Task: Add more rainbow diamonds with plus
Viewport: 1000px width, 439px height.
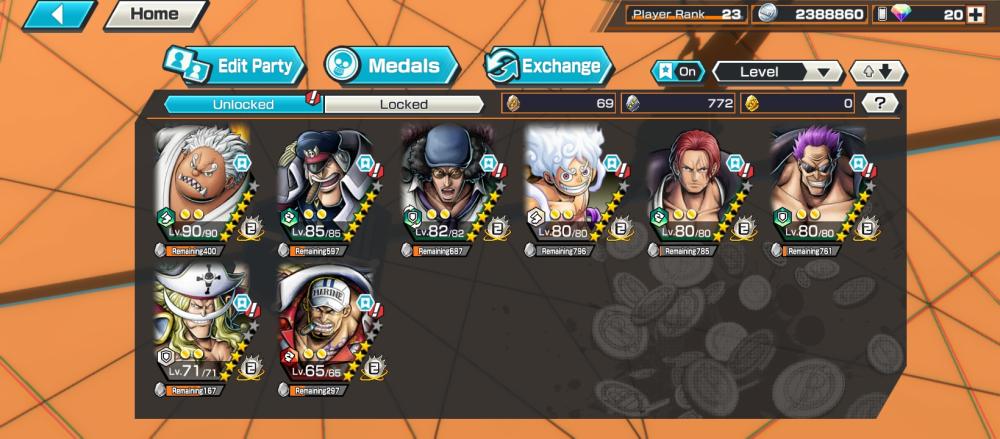Action: pos(982,14)
